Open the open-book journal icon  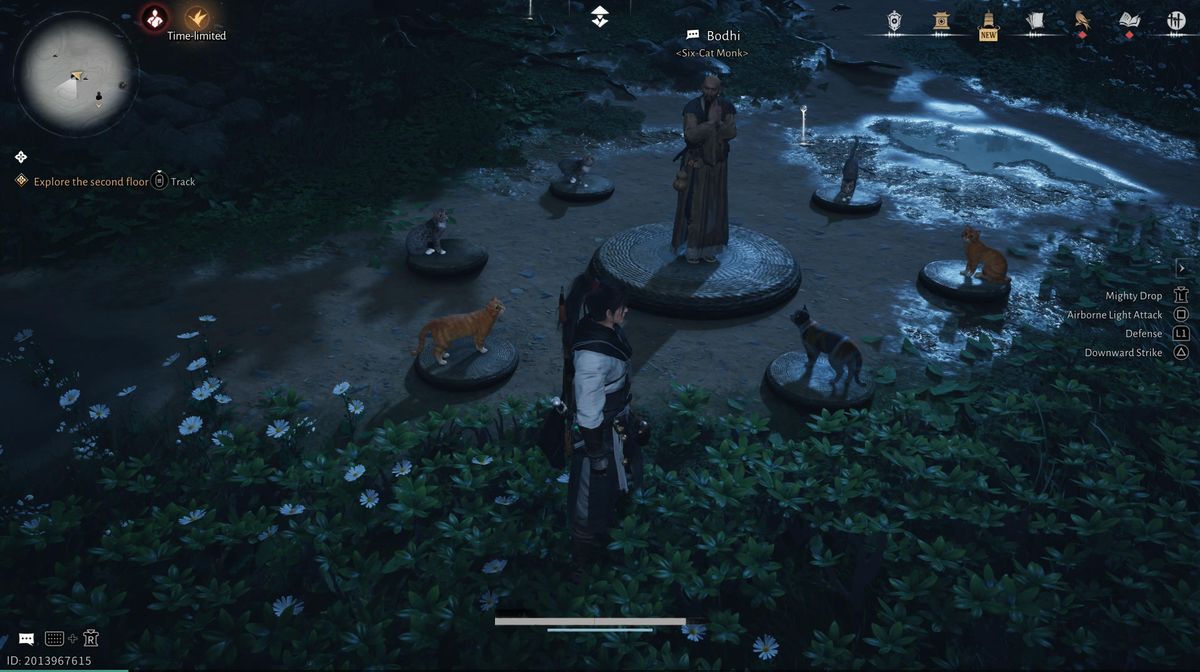point(1129,20)
